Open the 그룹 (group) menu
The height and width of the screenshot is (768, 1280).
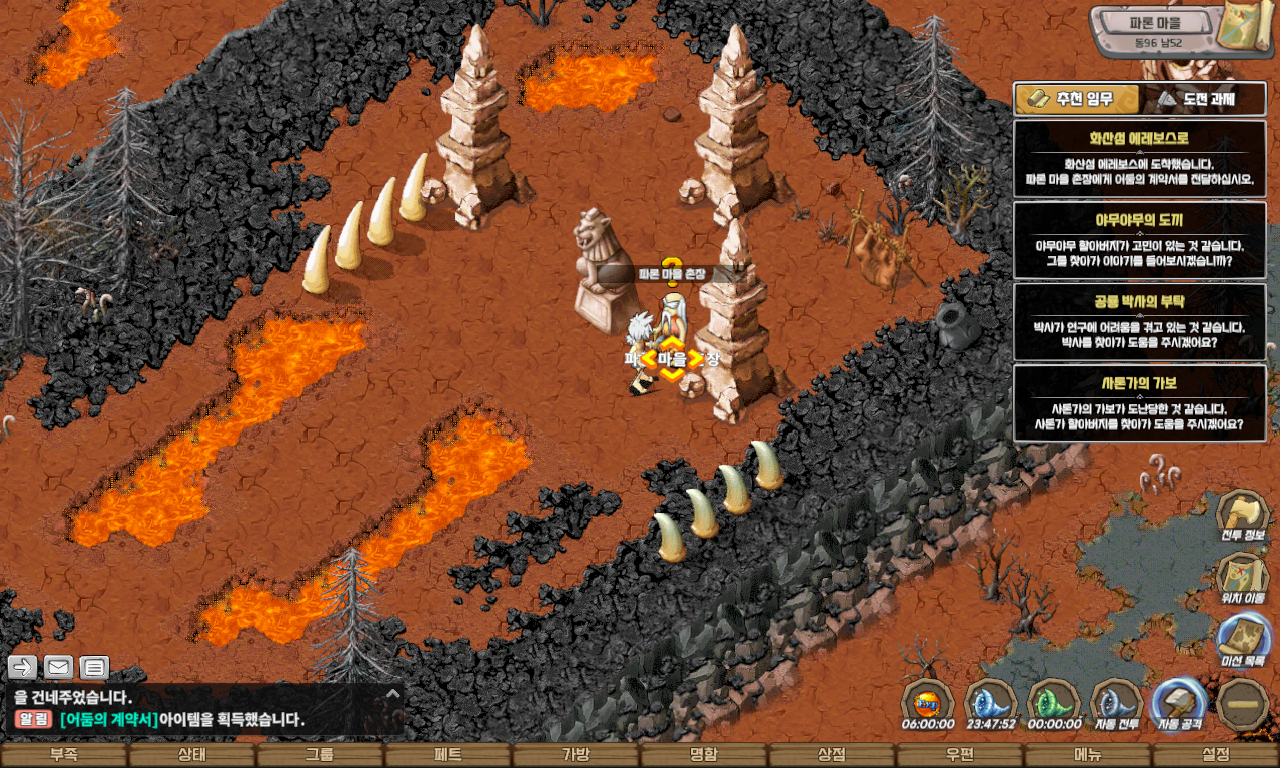click(x=320, y=755)
